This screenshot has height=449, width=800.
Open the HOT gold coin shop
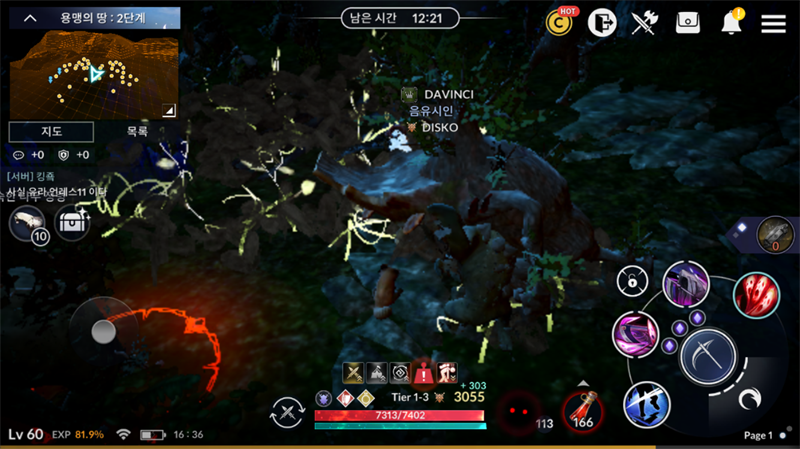click(x=560, y=22)
